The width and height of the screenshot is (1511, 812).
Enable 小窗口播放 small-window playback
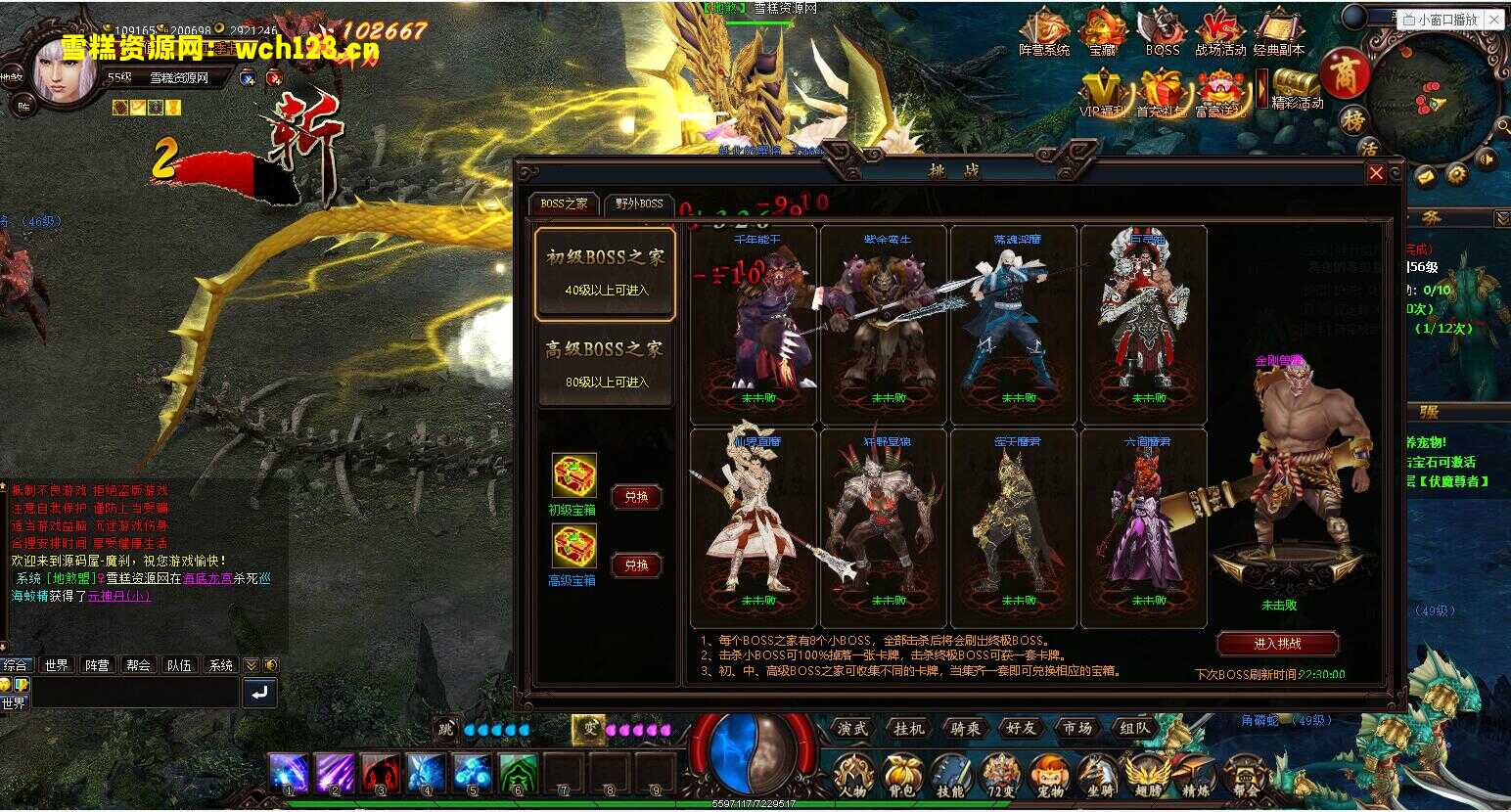(1434, 18)
